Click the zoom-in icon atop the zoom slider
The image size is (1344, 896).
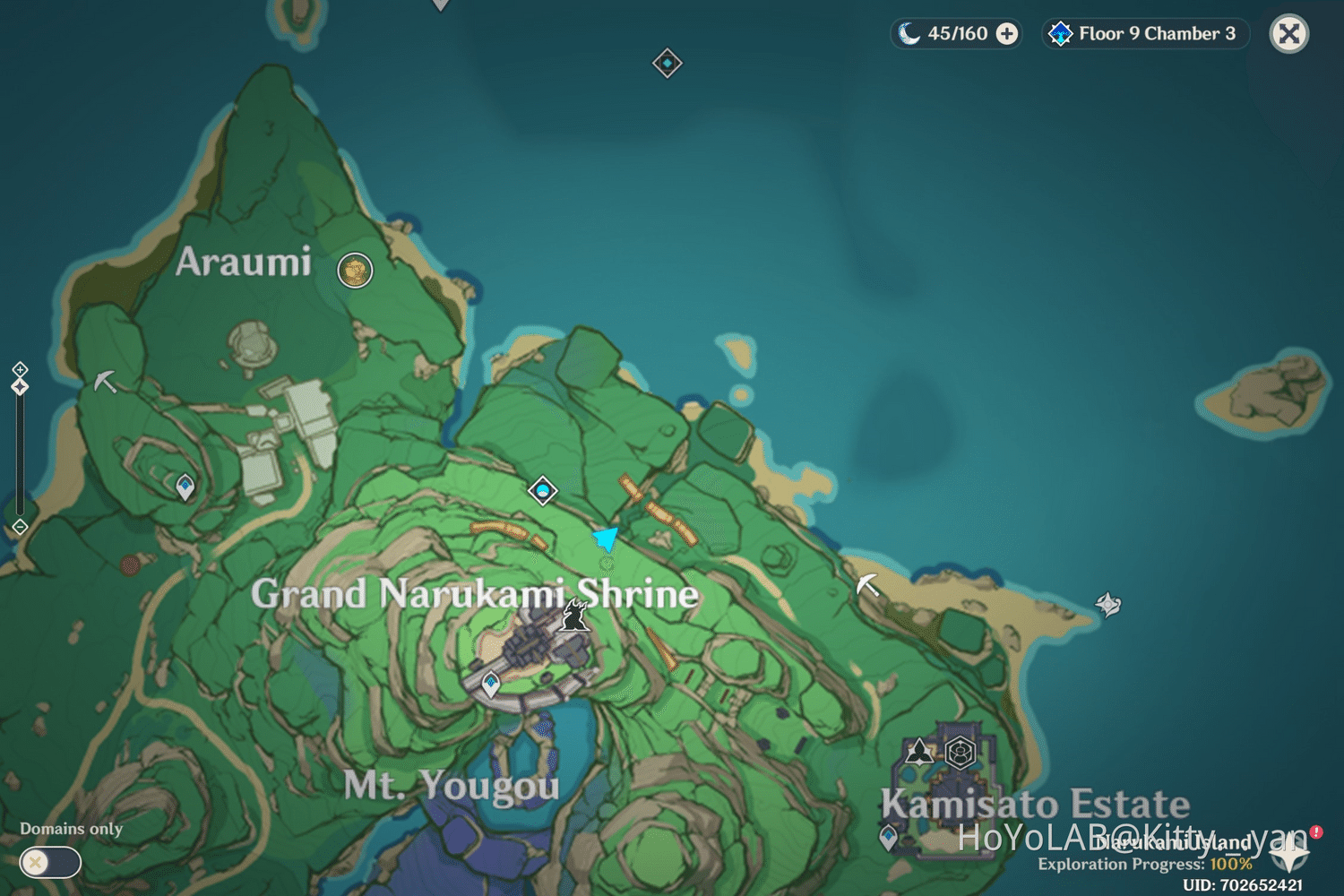[x=20, y=368]
